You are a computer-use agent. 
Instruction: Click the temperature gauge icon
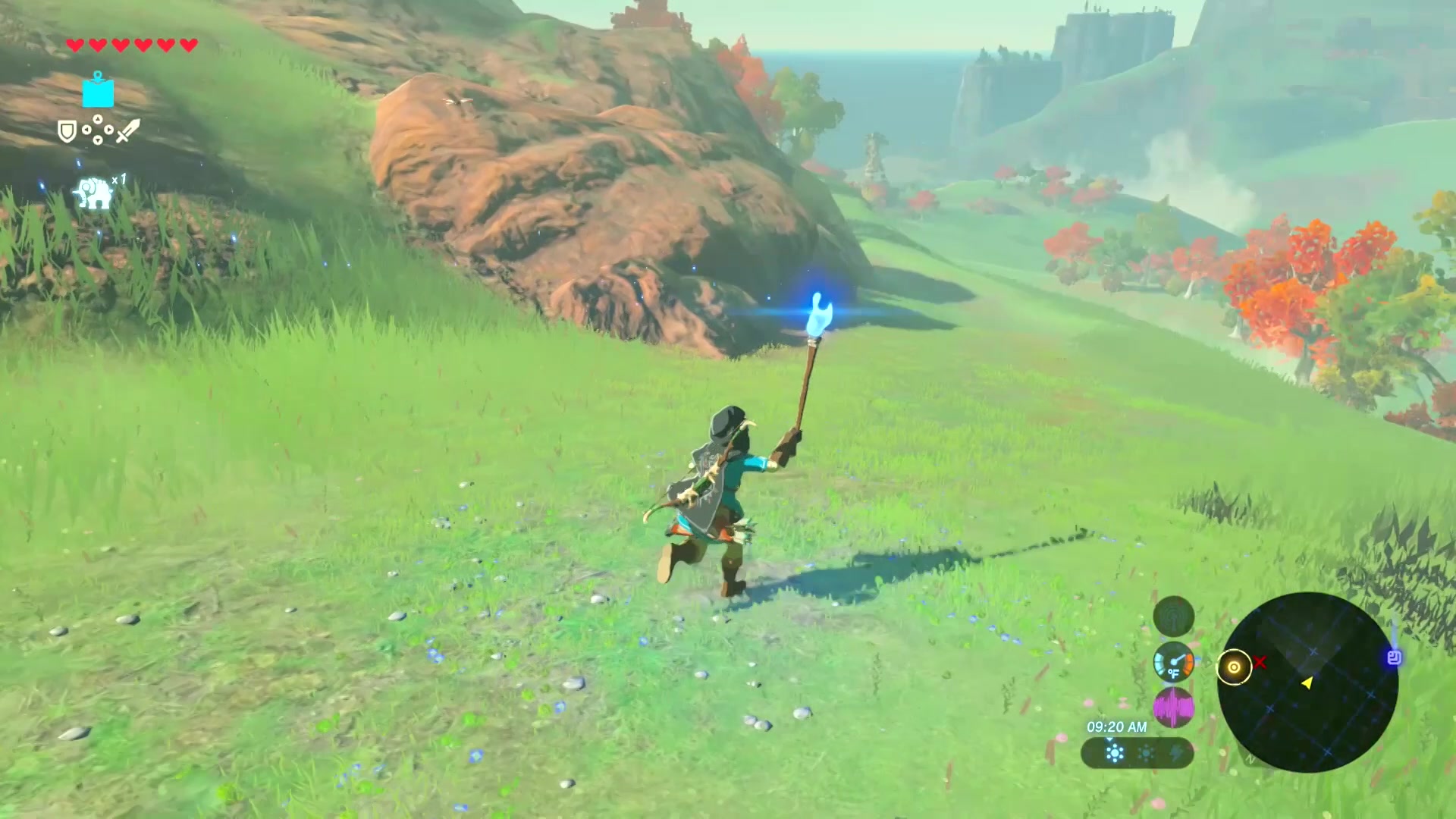(1173, 663)
